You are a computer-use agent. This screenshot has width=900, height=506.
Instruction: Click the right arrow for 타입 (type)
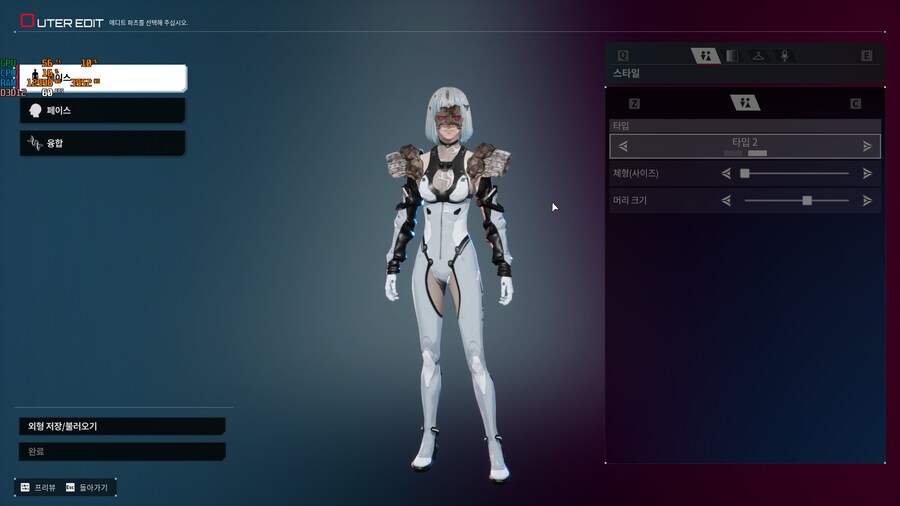(x=867, y=146)
